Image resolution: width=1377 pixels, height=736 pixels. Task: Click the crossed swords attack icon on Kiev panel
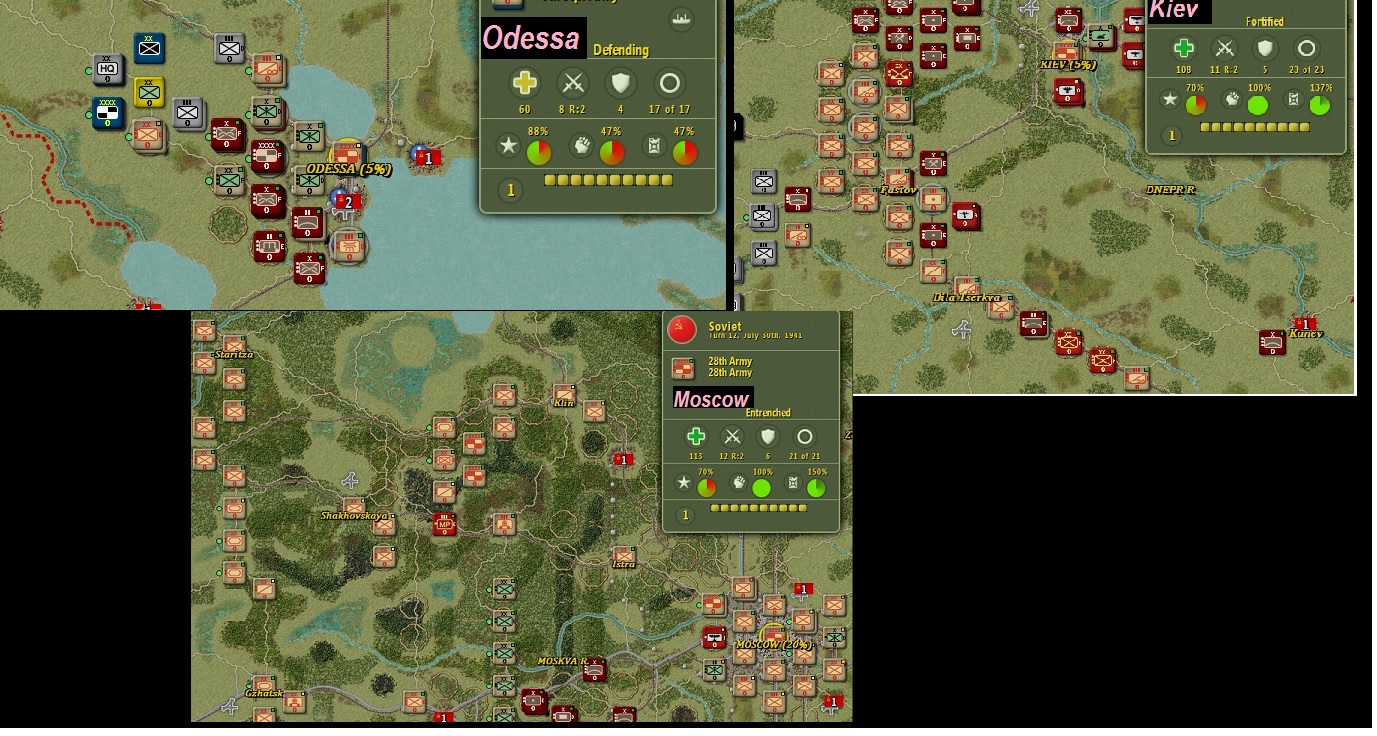pos(1224,48)
